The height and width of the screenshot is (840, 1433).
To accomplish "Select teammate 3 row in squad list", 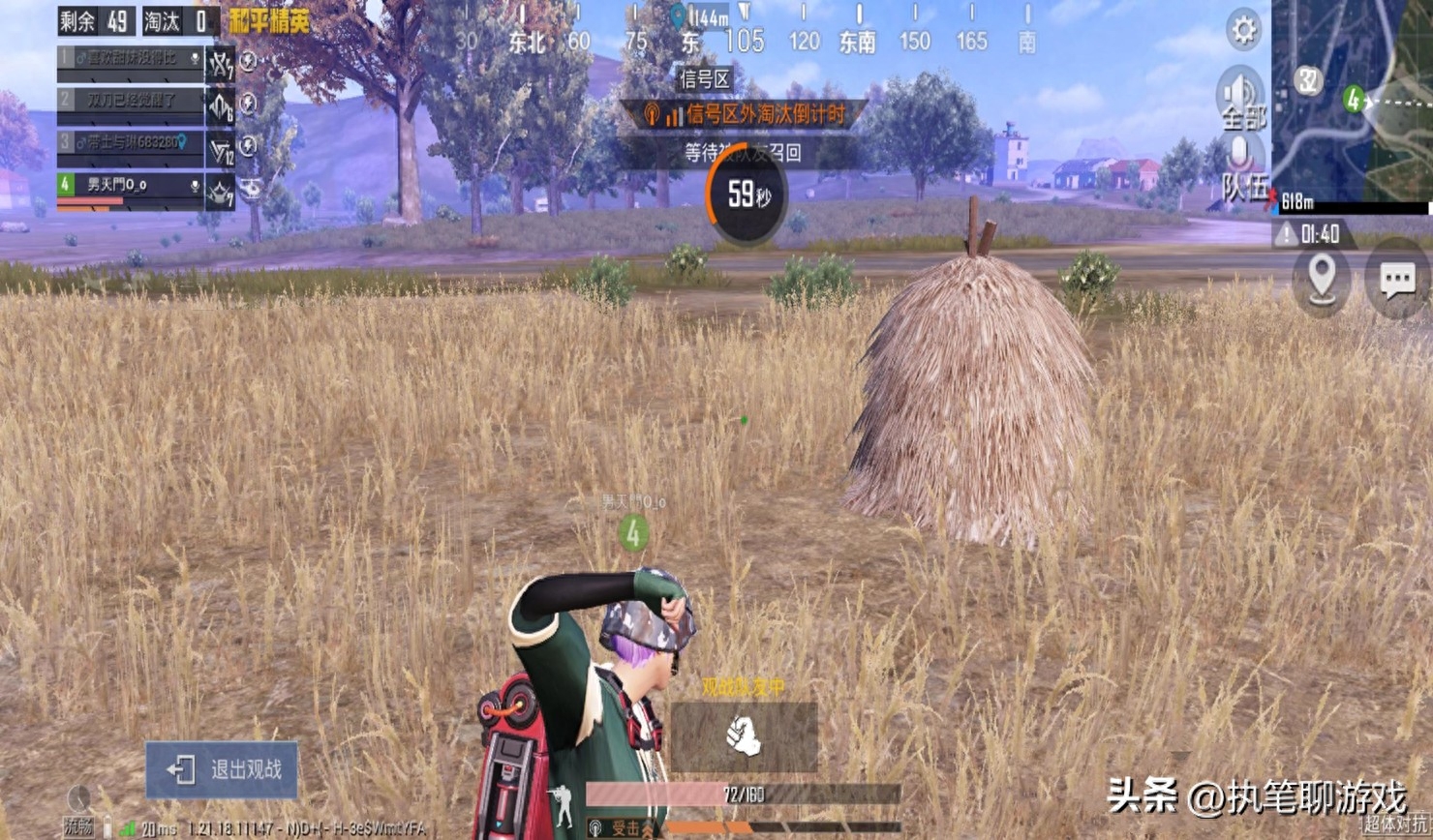I will (130, 143).
